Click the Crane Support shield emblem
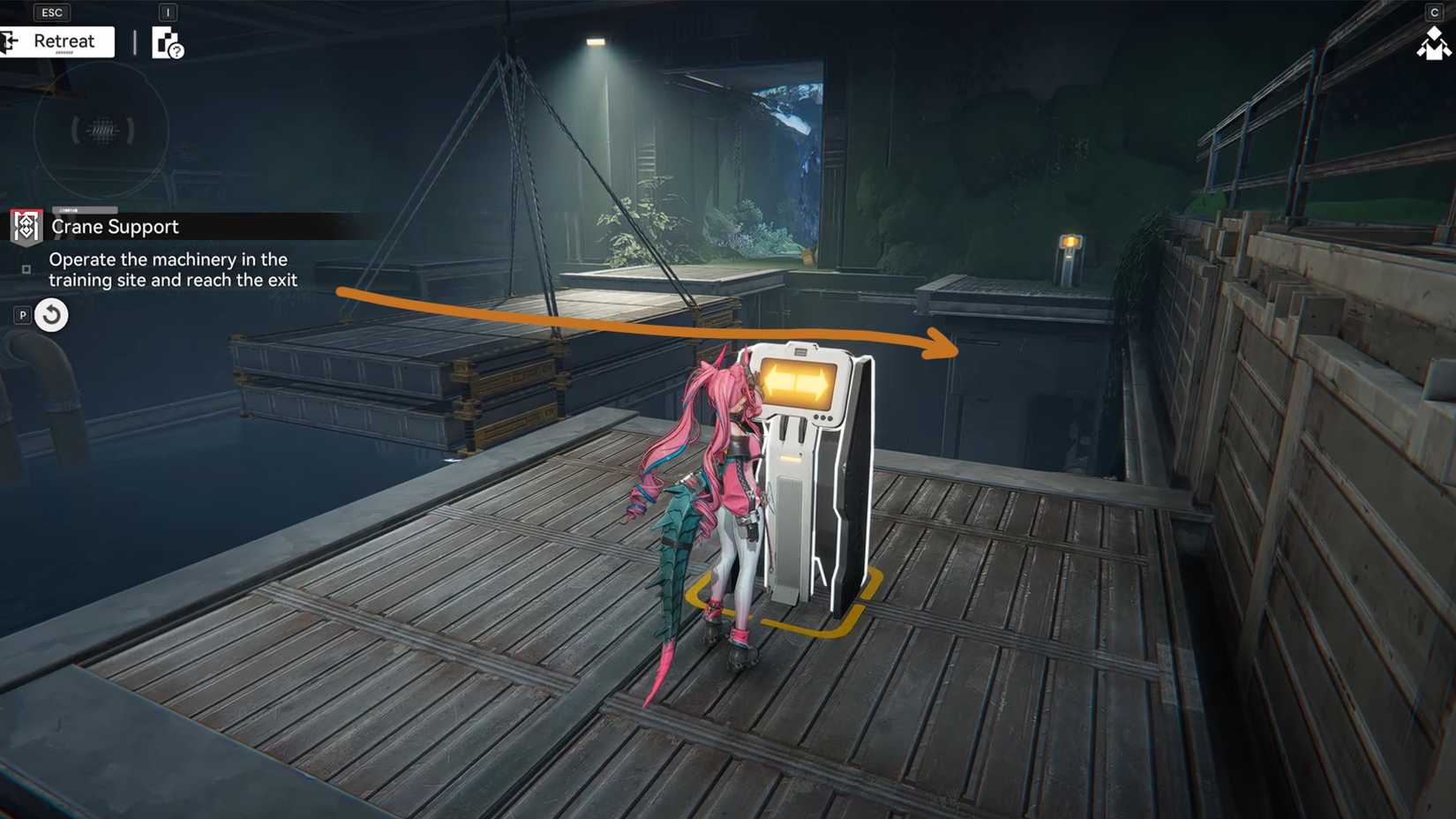 point(26,227)
